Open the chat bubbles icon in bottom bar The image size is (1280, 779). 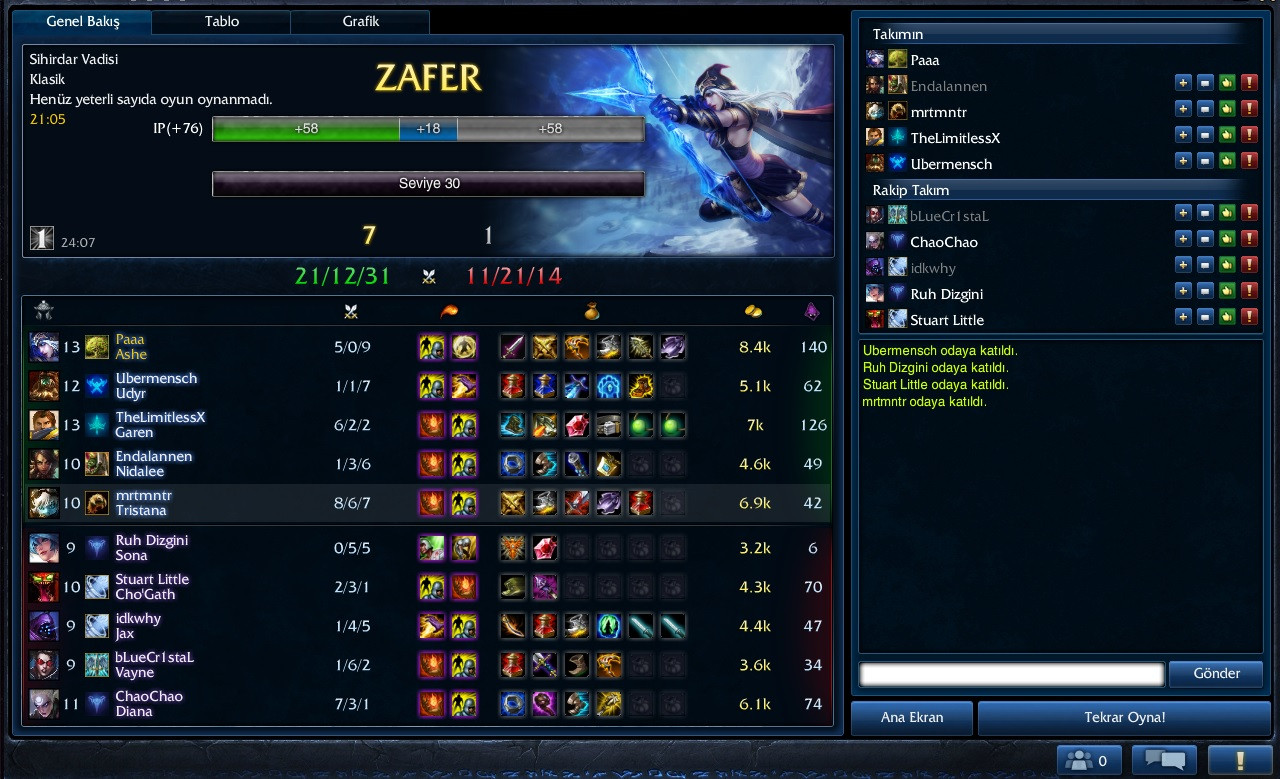point(1163,759)
